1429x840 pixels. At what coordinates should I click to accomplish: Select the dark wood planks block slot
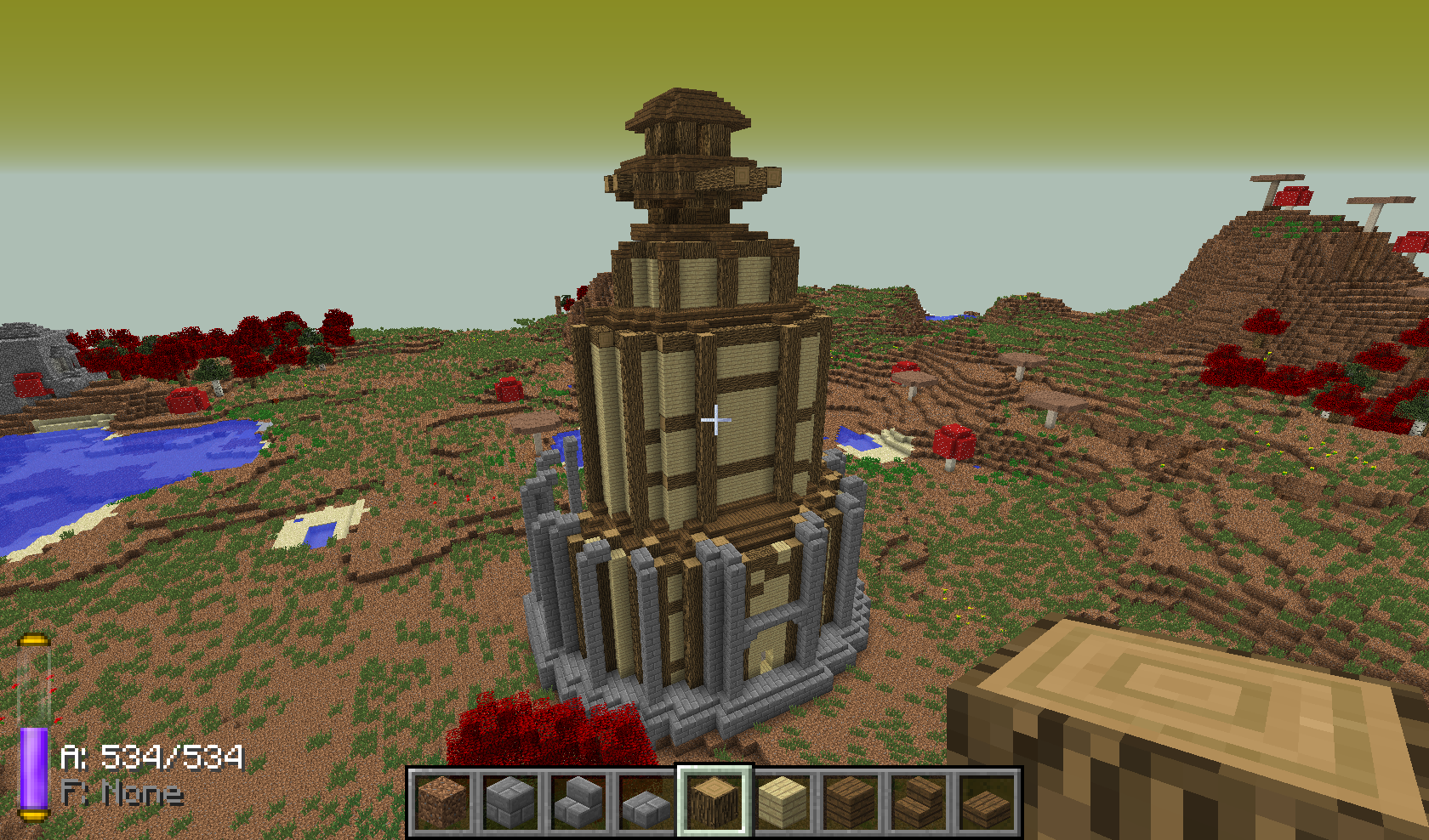pos(851,802)
